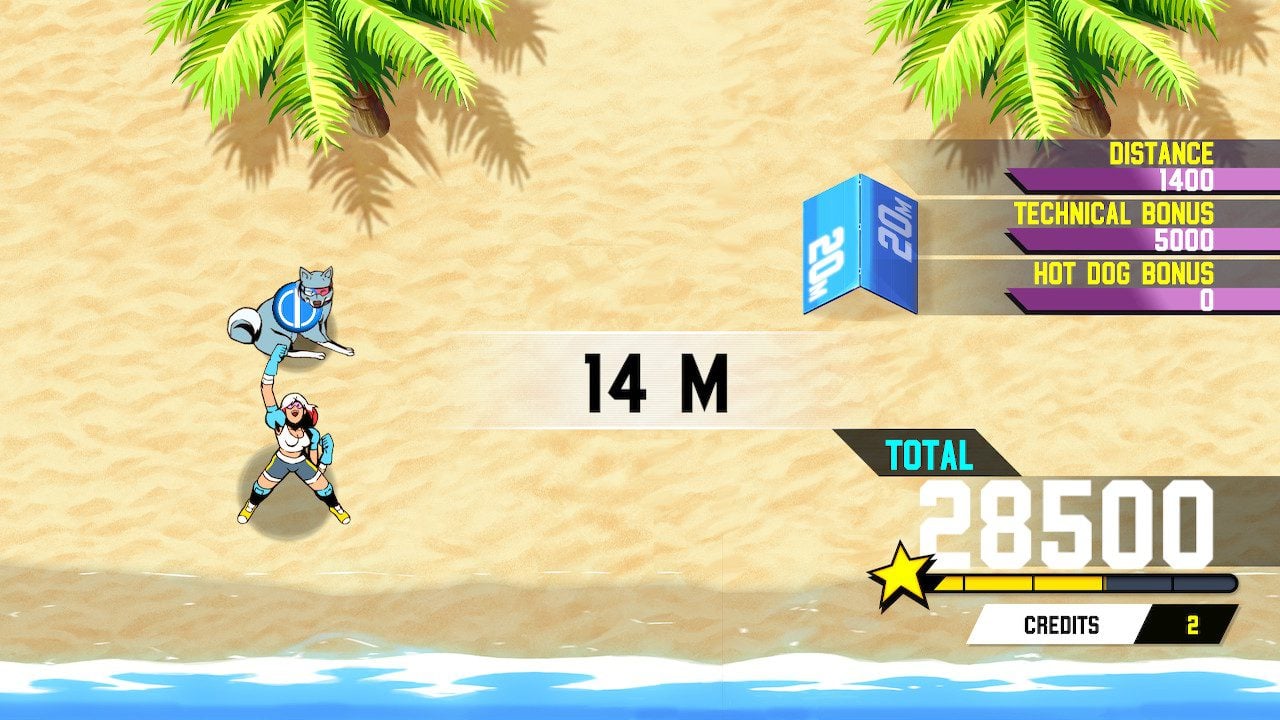Click the frisbee dog character

click(291, 310)
